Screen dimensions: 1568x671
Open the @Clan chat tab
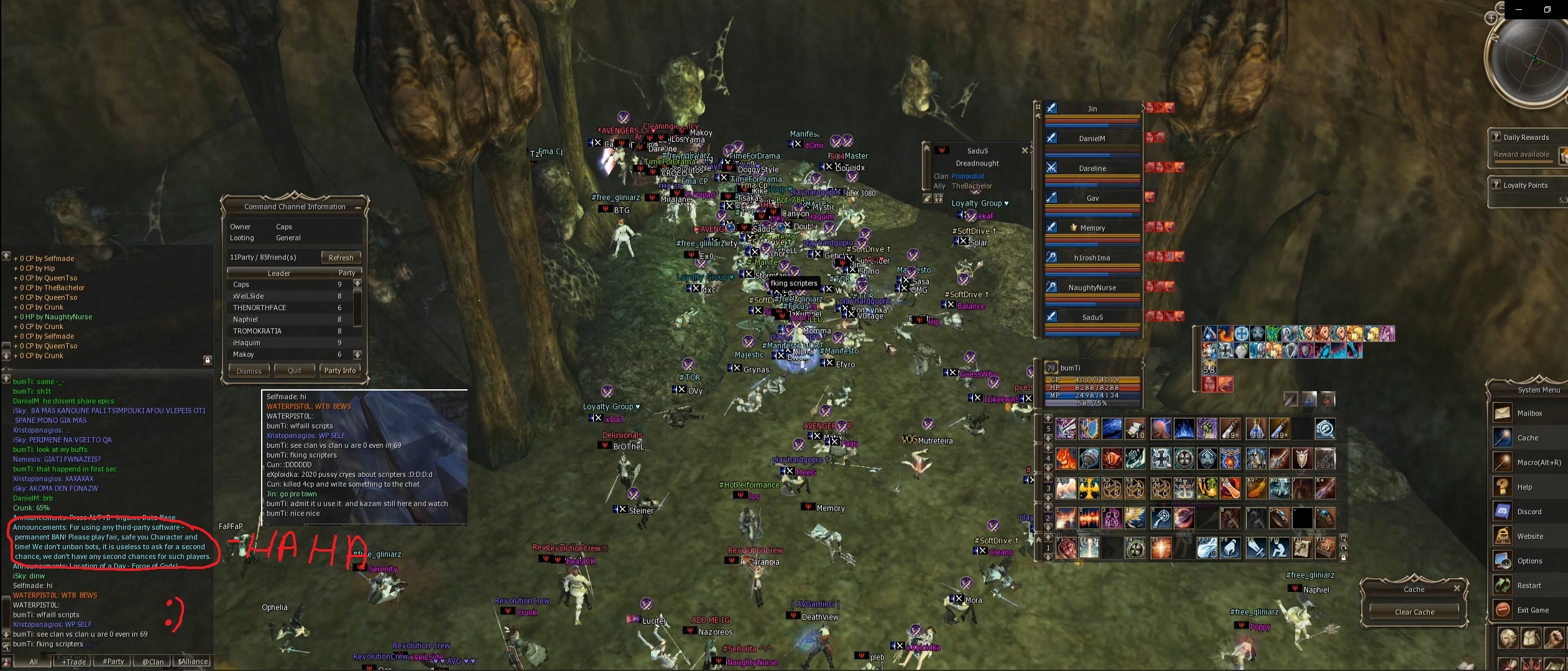[x=153, y=662]
